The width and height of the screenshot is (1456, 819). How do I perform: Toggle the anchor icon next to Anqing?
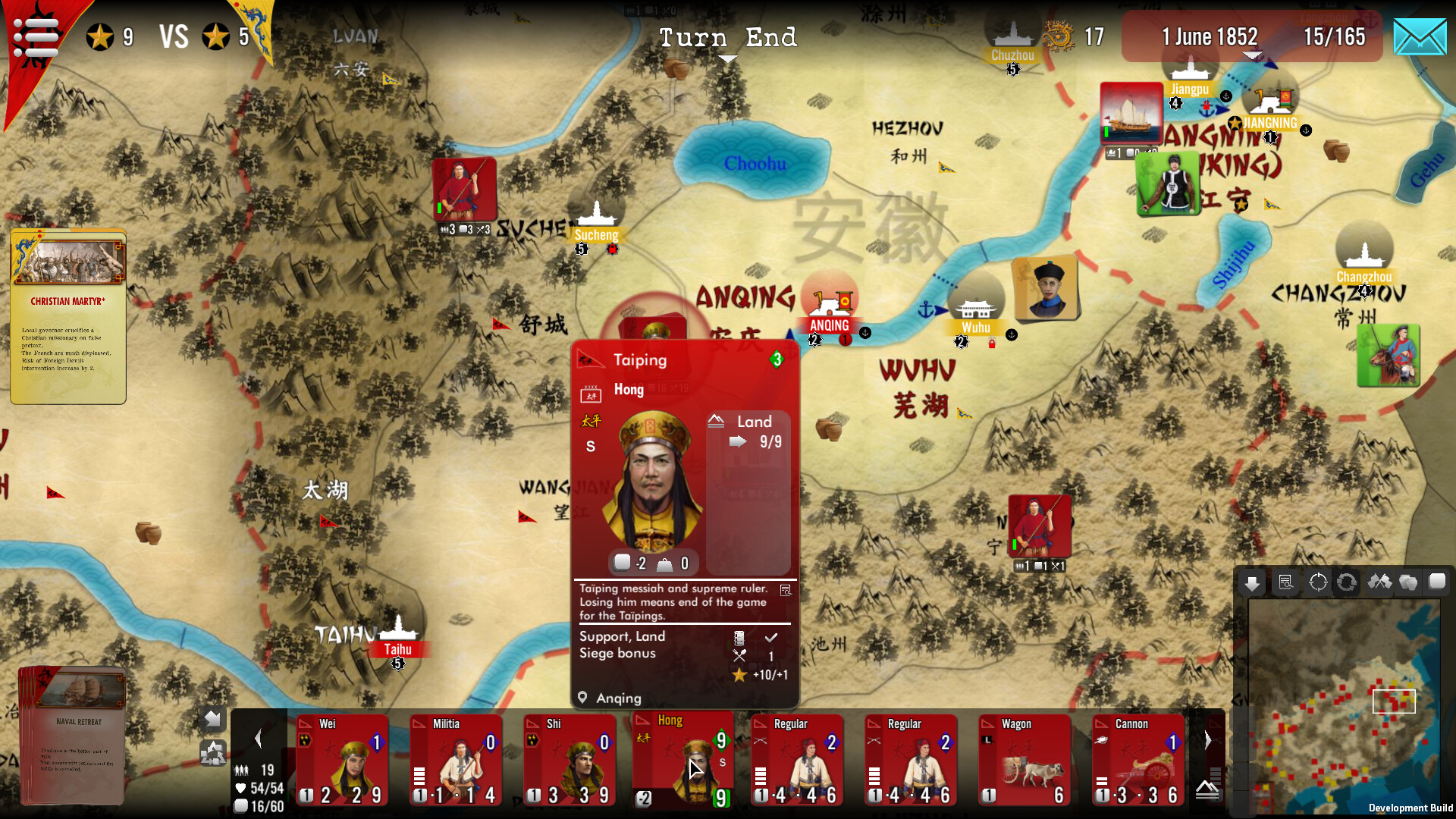tap(864, 331)
